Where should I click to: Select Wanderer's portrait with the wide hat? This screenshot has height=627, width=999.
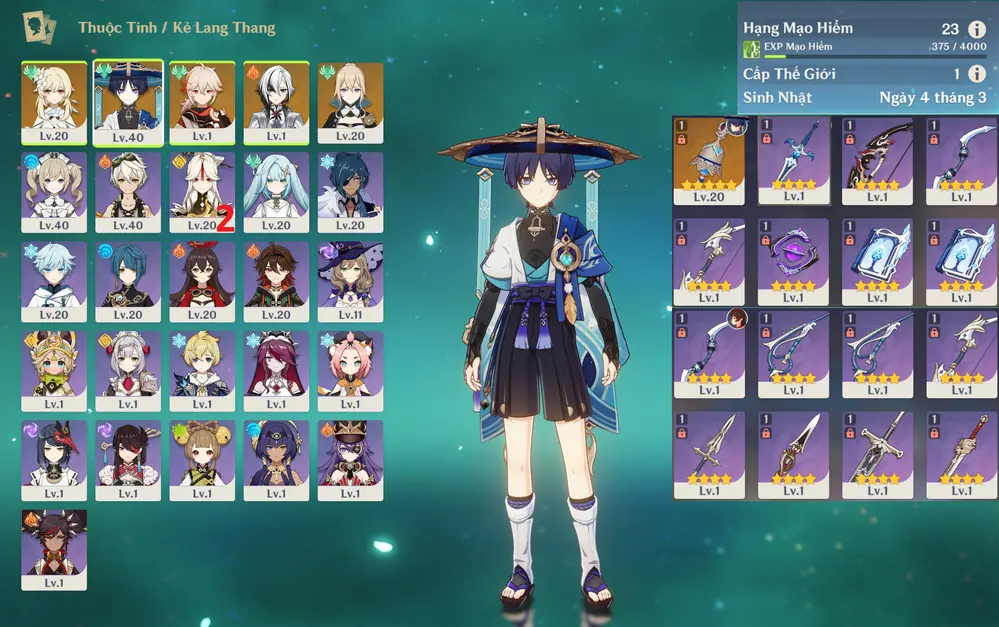(128, 102)
